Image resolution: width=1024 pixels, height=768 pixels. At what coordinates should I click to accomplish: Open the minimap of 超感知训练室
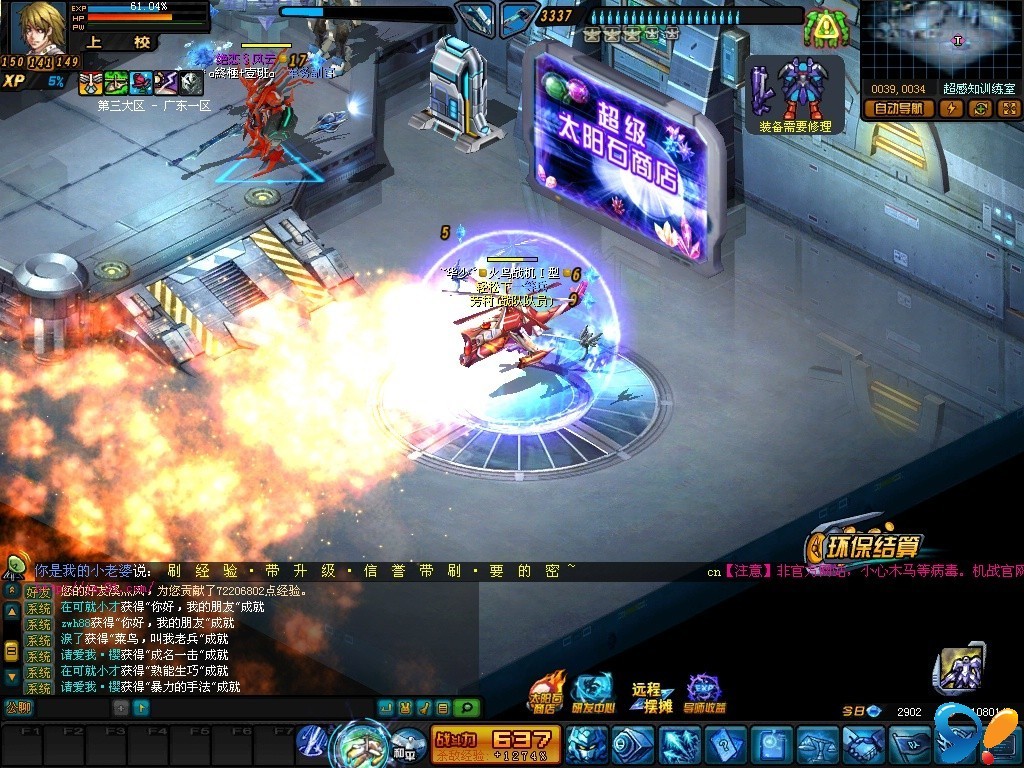point(939,40)
